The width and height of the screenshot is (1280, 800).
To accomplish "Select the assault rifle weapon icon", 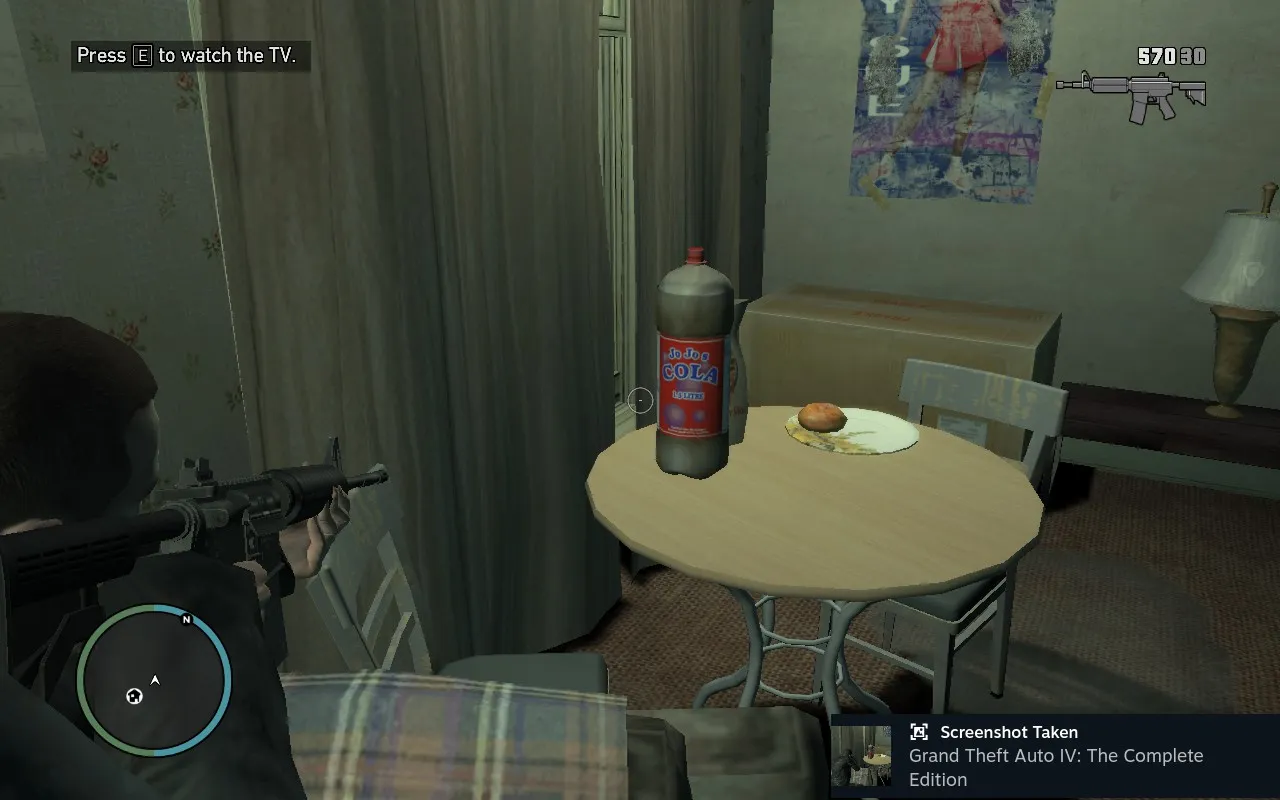I will coord(1131,94).
